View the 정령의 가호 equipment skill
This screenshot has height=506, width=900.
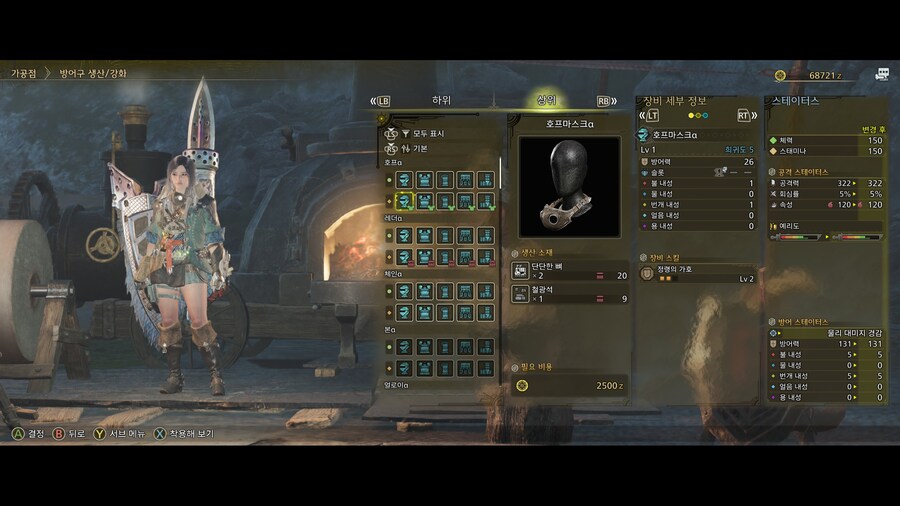tap(697, 272)
